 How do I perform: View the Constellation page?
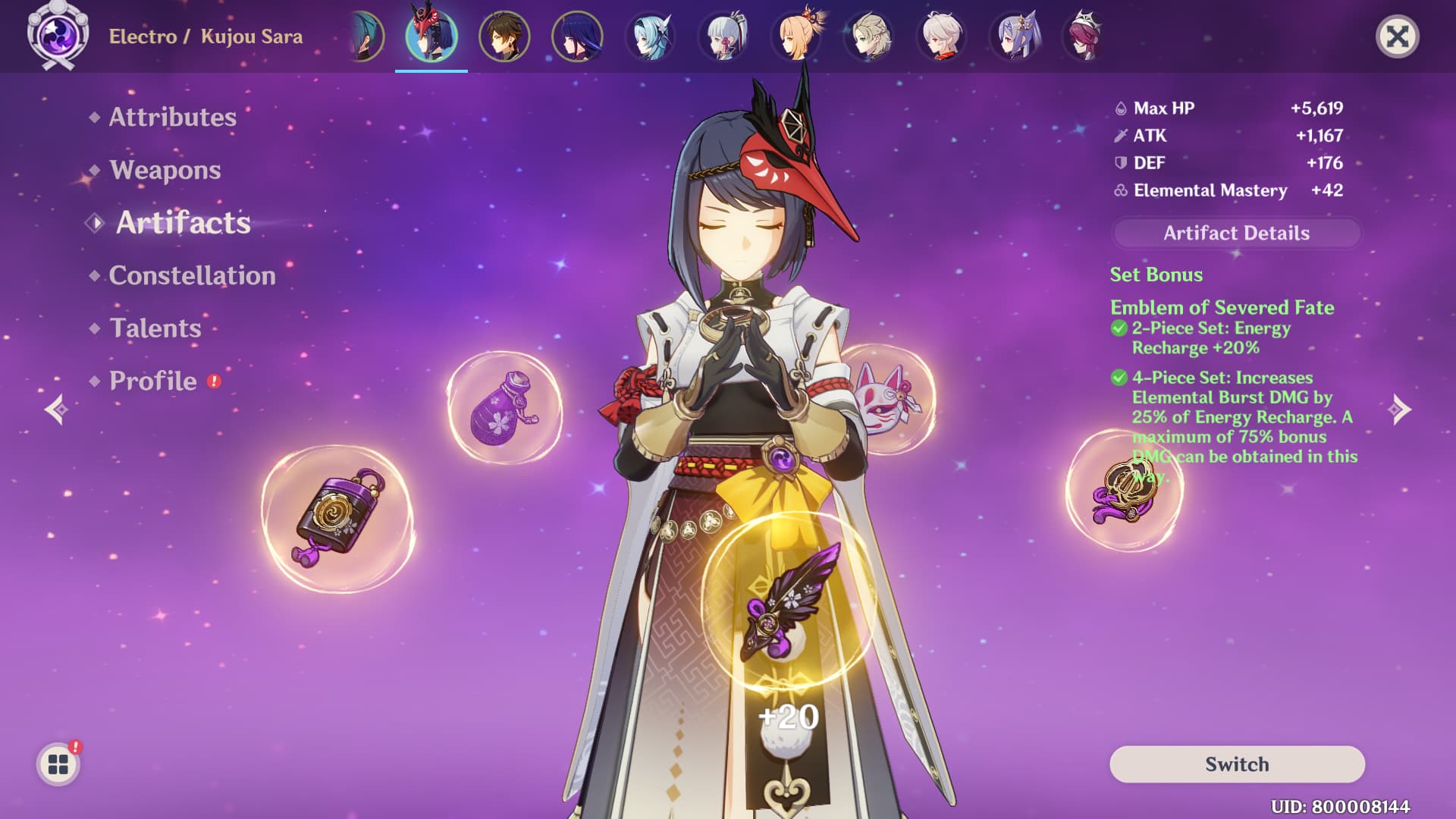coord(192,275)
